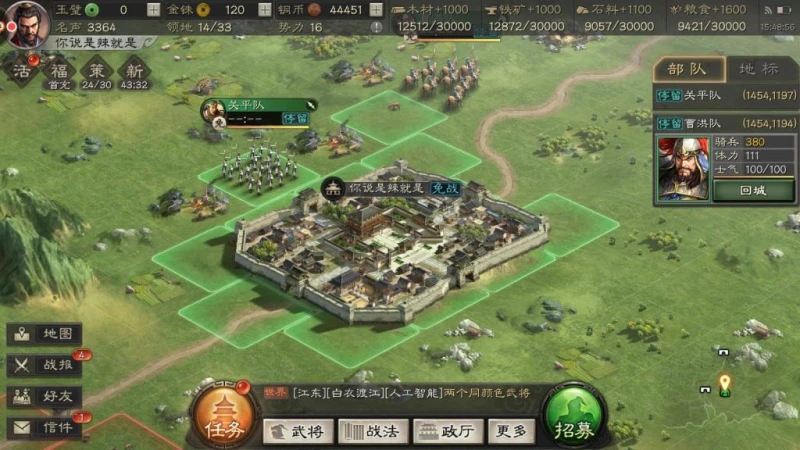Switch to the 地标 landmarks tab
Viewport: 800px width, 450px height.
click(760, 70)
